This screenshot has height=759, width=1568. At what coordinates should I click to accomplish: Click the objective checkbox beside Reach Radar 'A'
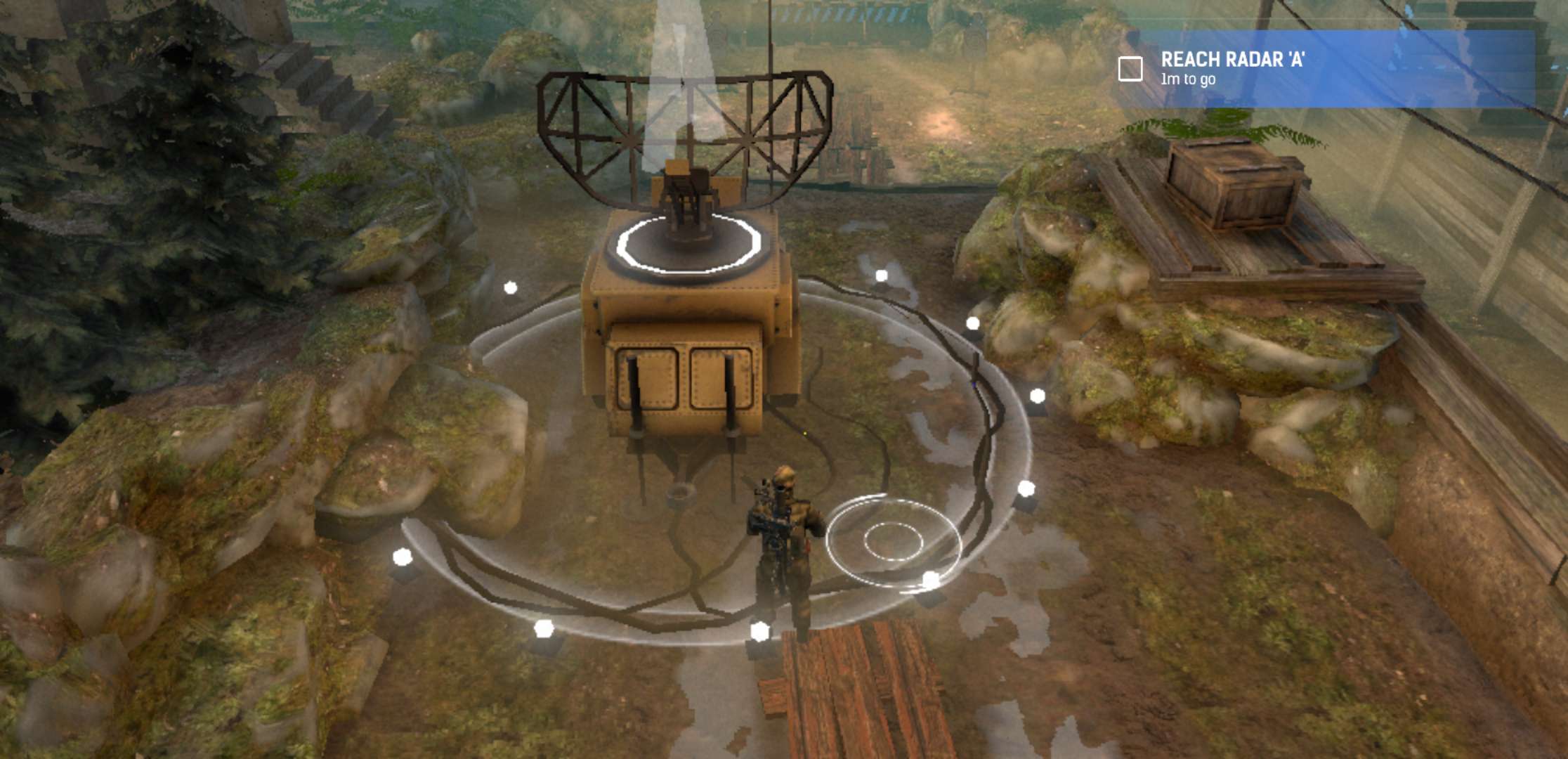pos(1130,69)
